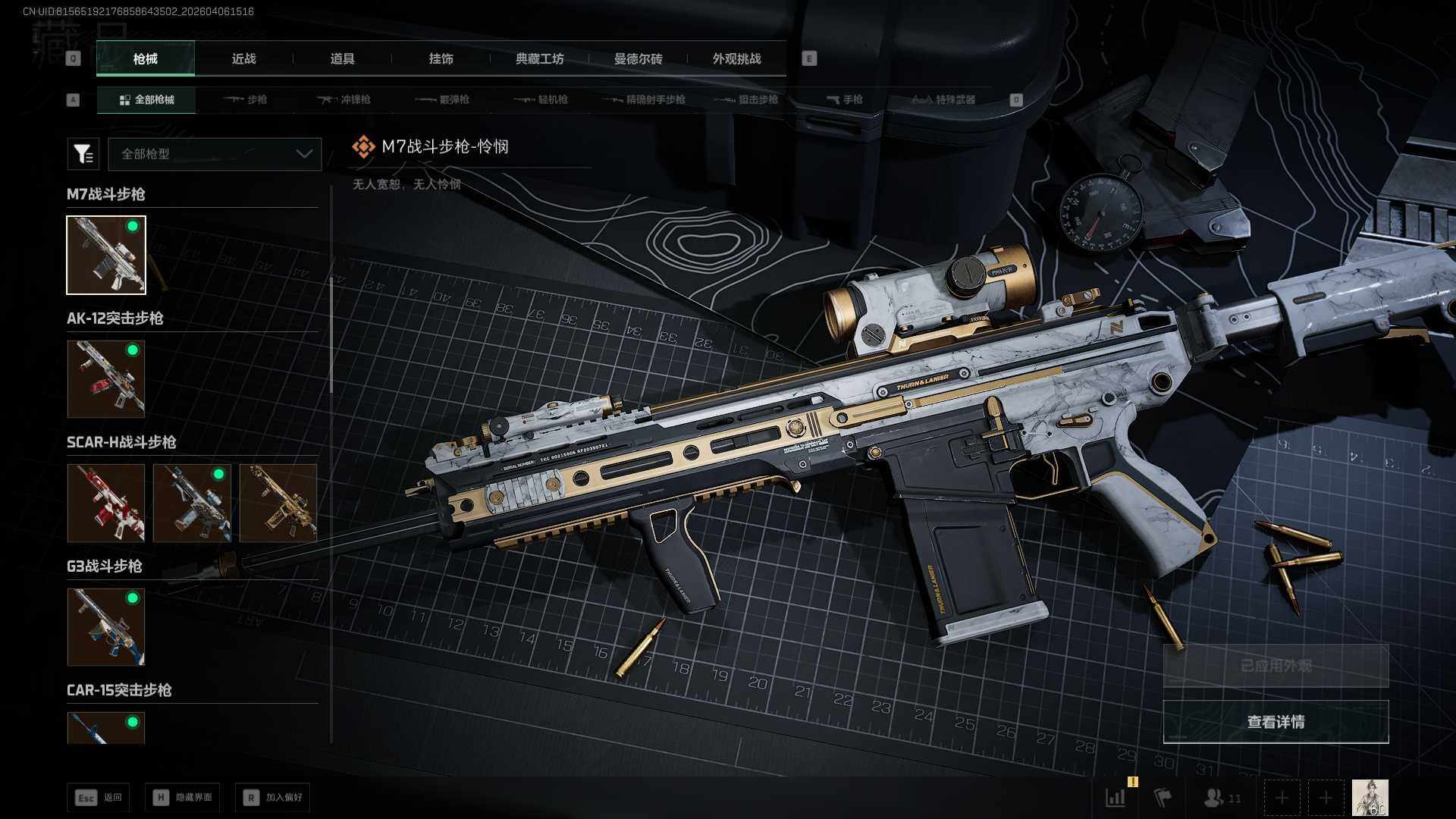Filter weapons by 步枪 rifles
The image size is (1456, 819).
tap(246, 99)
